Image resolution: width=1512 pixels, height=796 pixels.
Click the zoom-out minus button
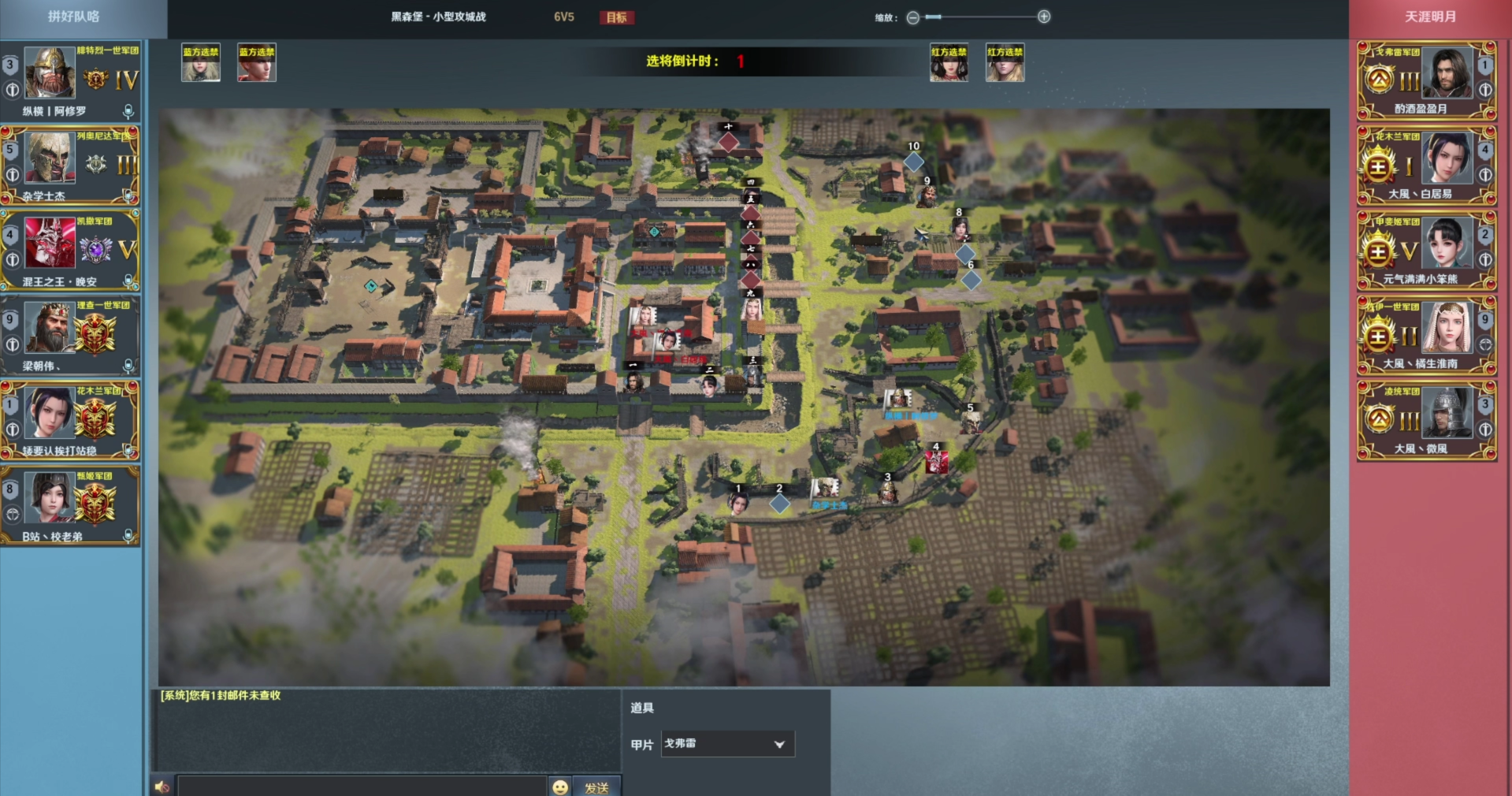(912, 17)
